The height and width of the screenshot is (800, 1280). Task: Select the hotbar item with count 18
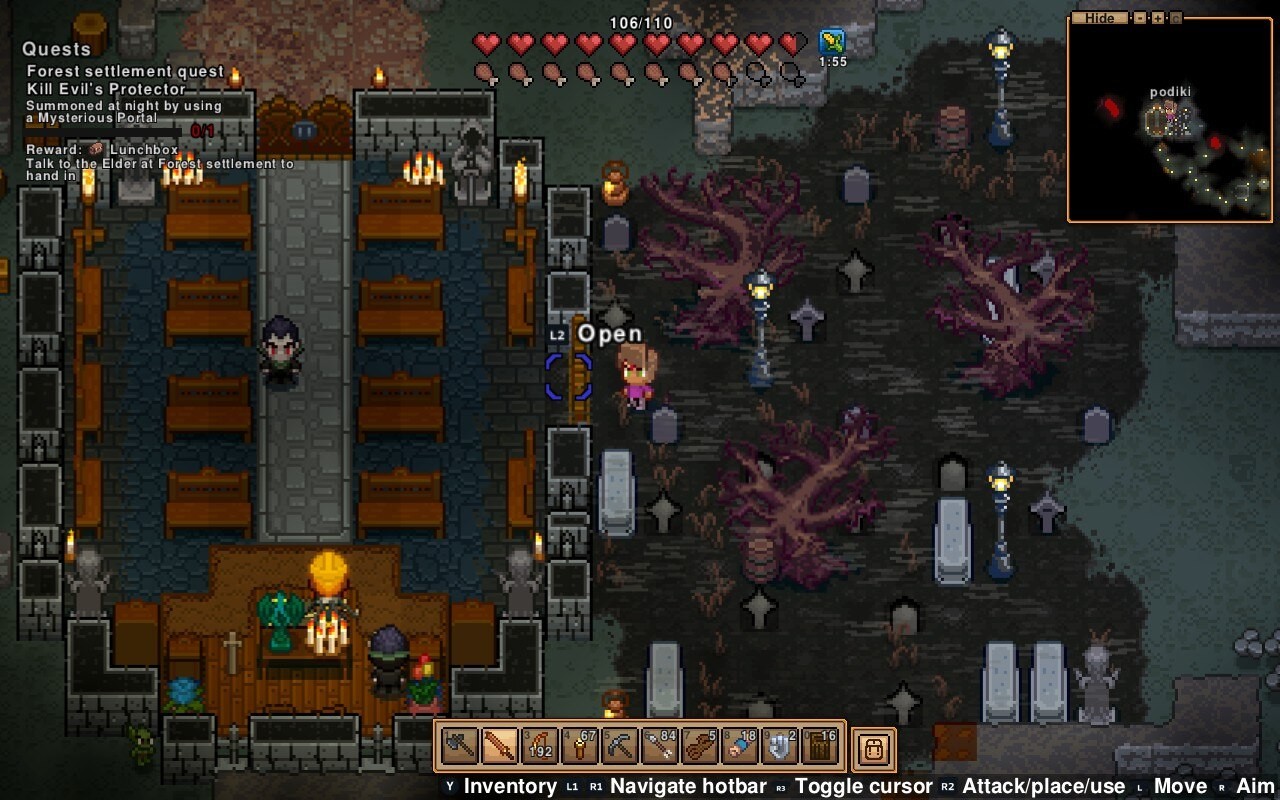pyautogui.click(x=740, y=746)
